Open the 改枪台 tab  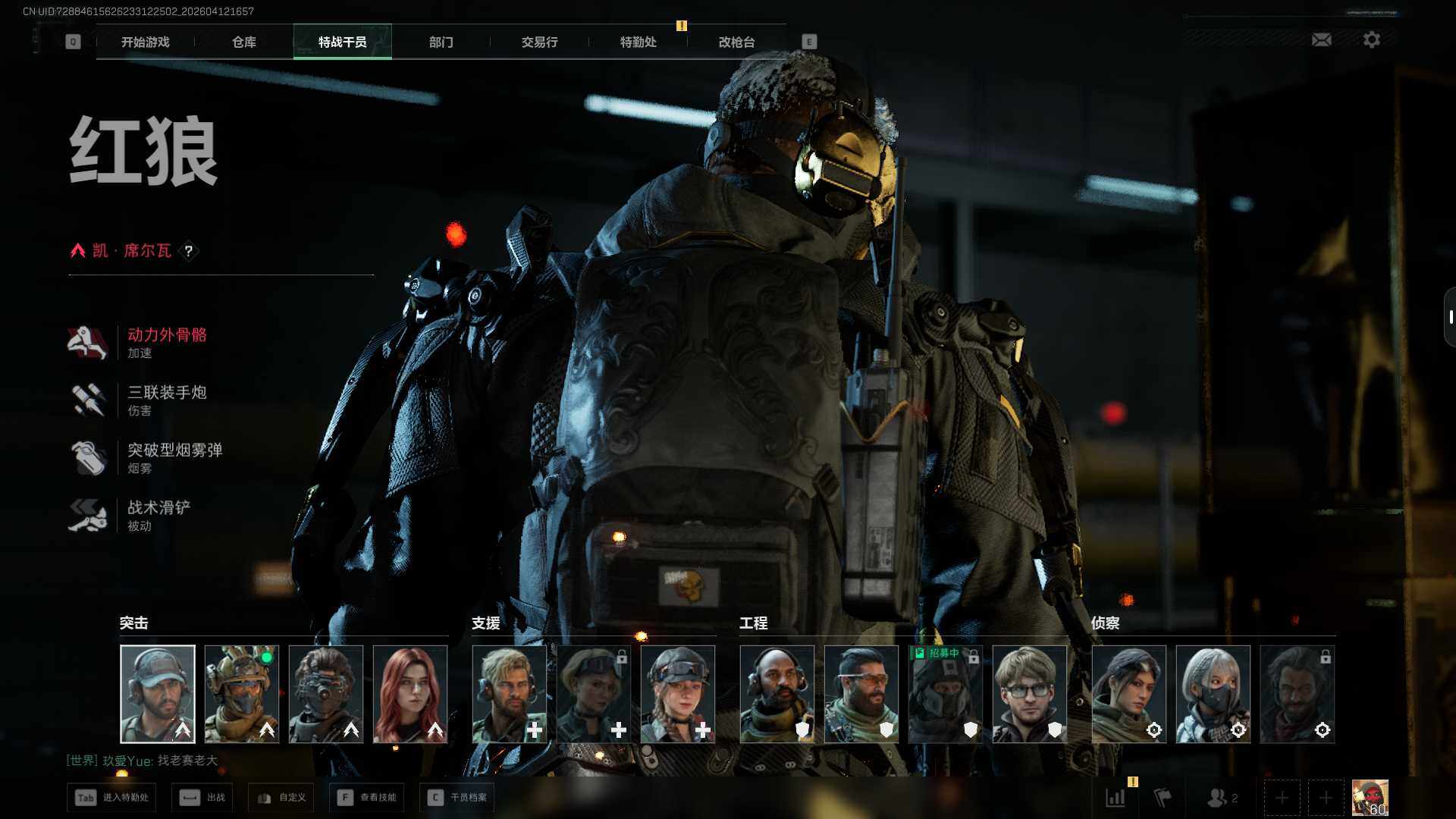[x=736, y=42]
